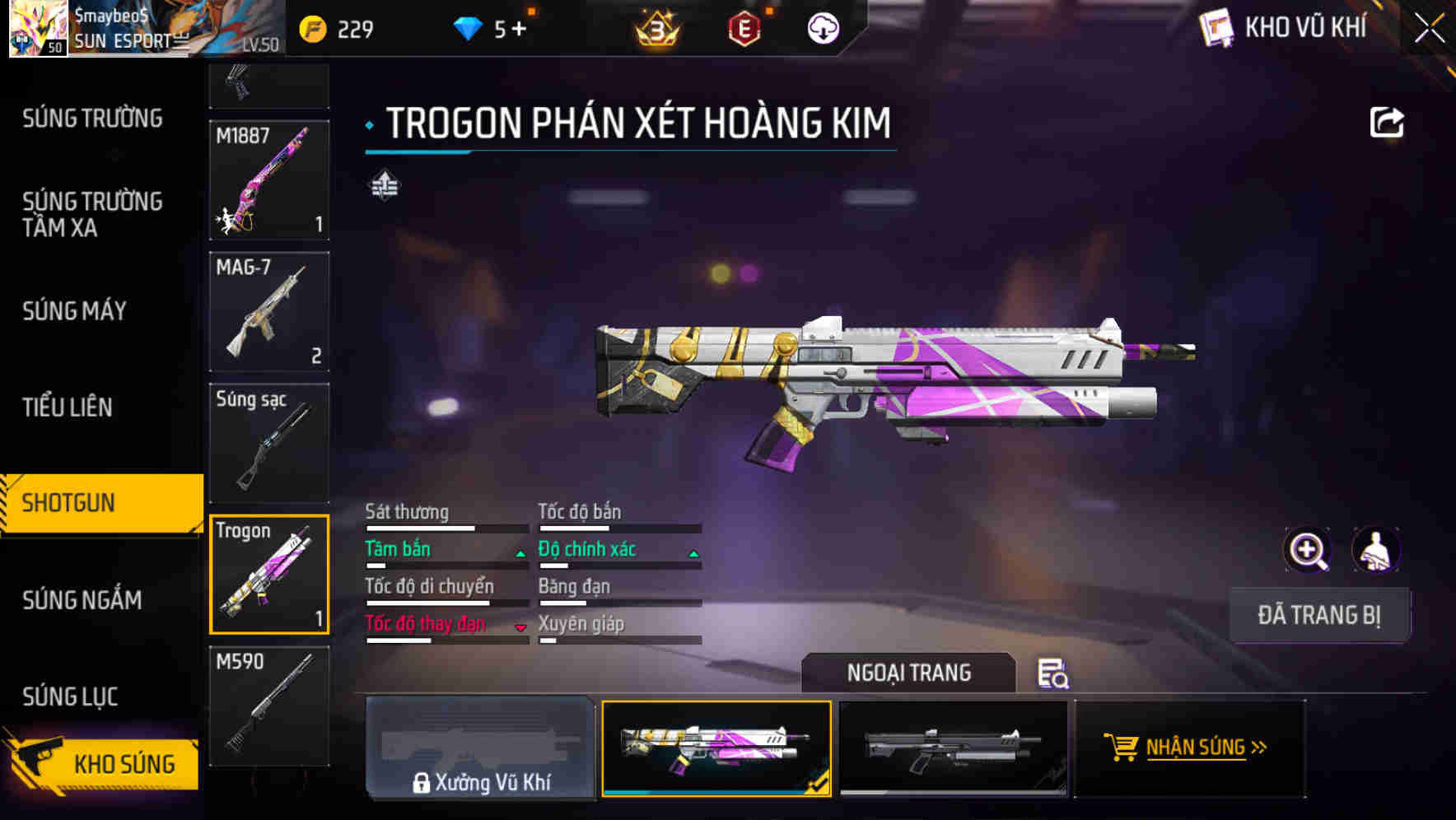Show the Tiểu Liên weapons

coord(68,407)
